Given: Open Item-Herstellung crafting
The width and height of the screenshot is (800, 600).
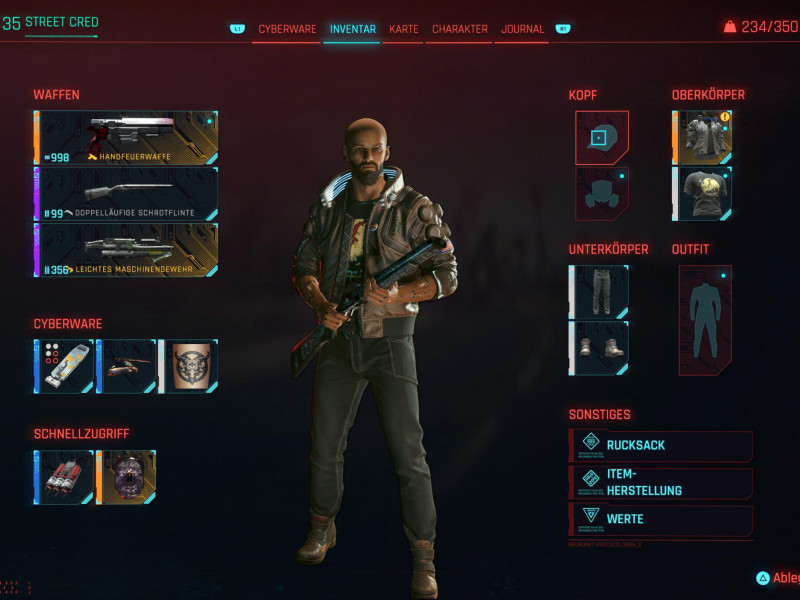Looking at the screenshot, I should tap(662, 483).
